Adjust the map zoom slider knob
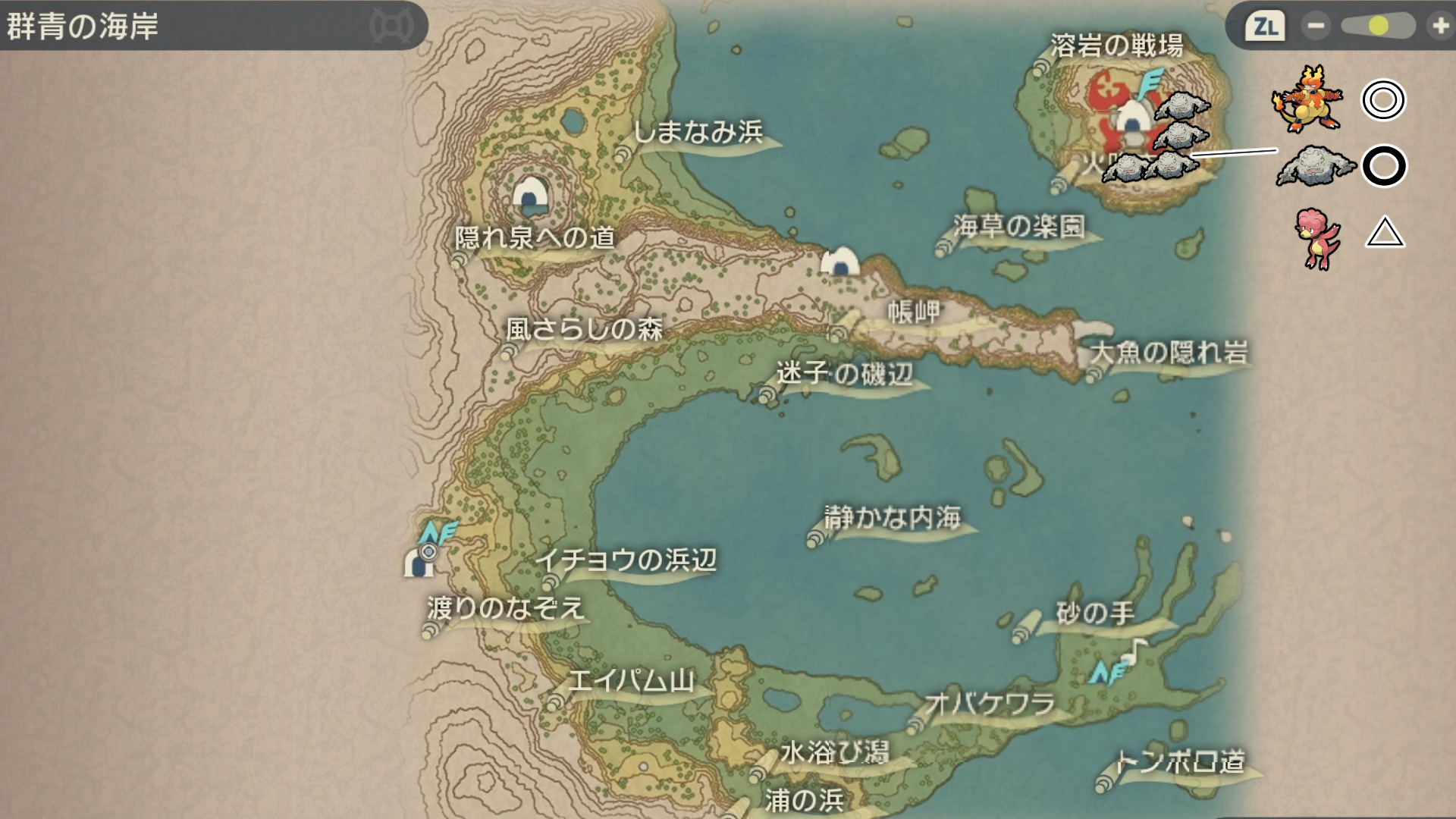Viewport: 1456px width, 819px height. 1378,27
